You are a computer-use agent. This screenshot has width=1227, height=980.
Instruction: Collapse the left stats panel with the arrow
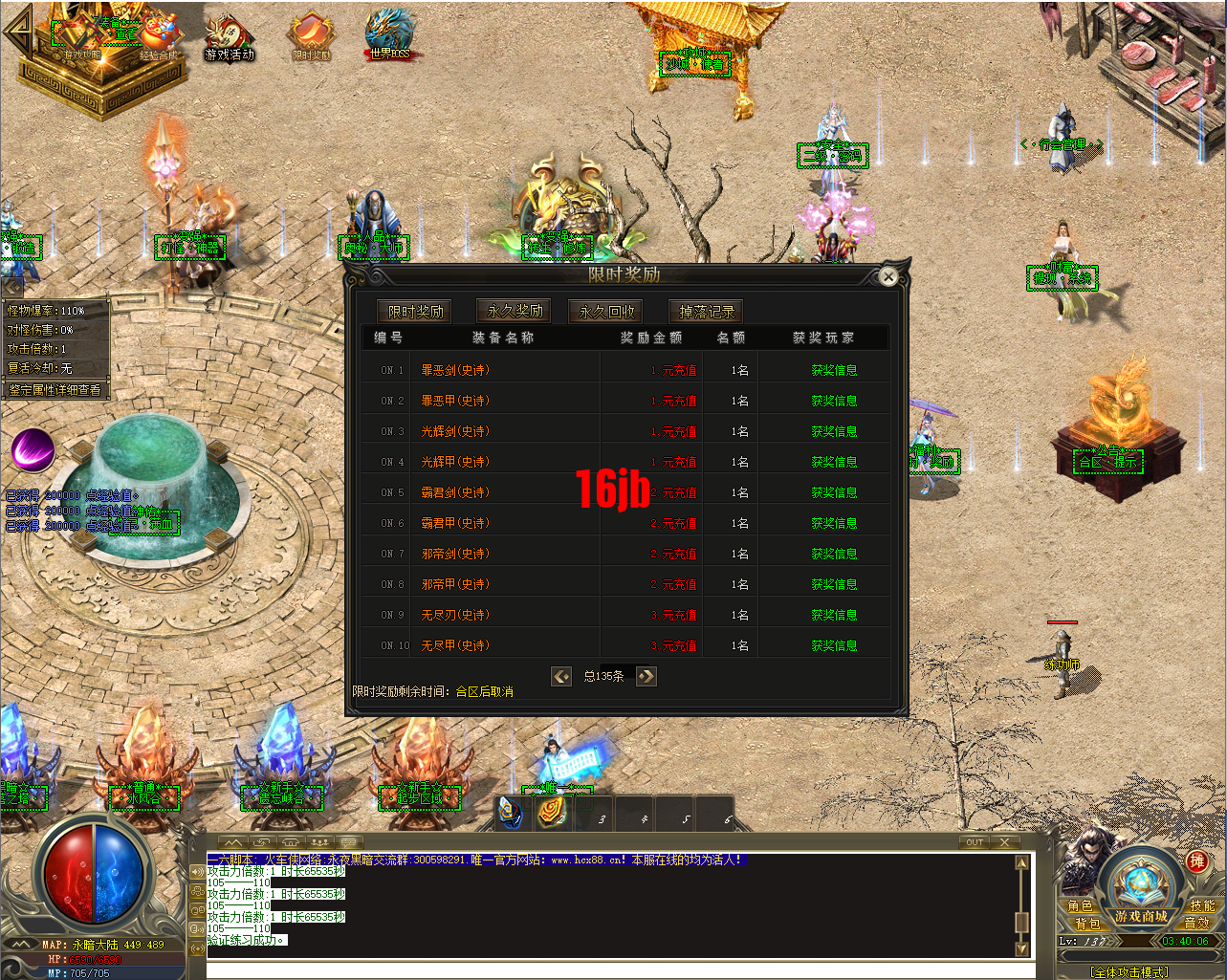point(11,286)
